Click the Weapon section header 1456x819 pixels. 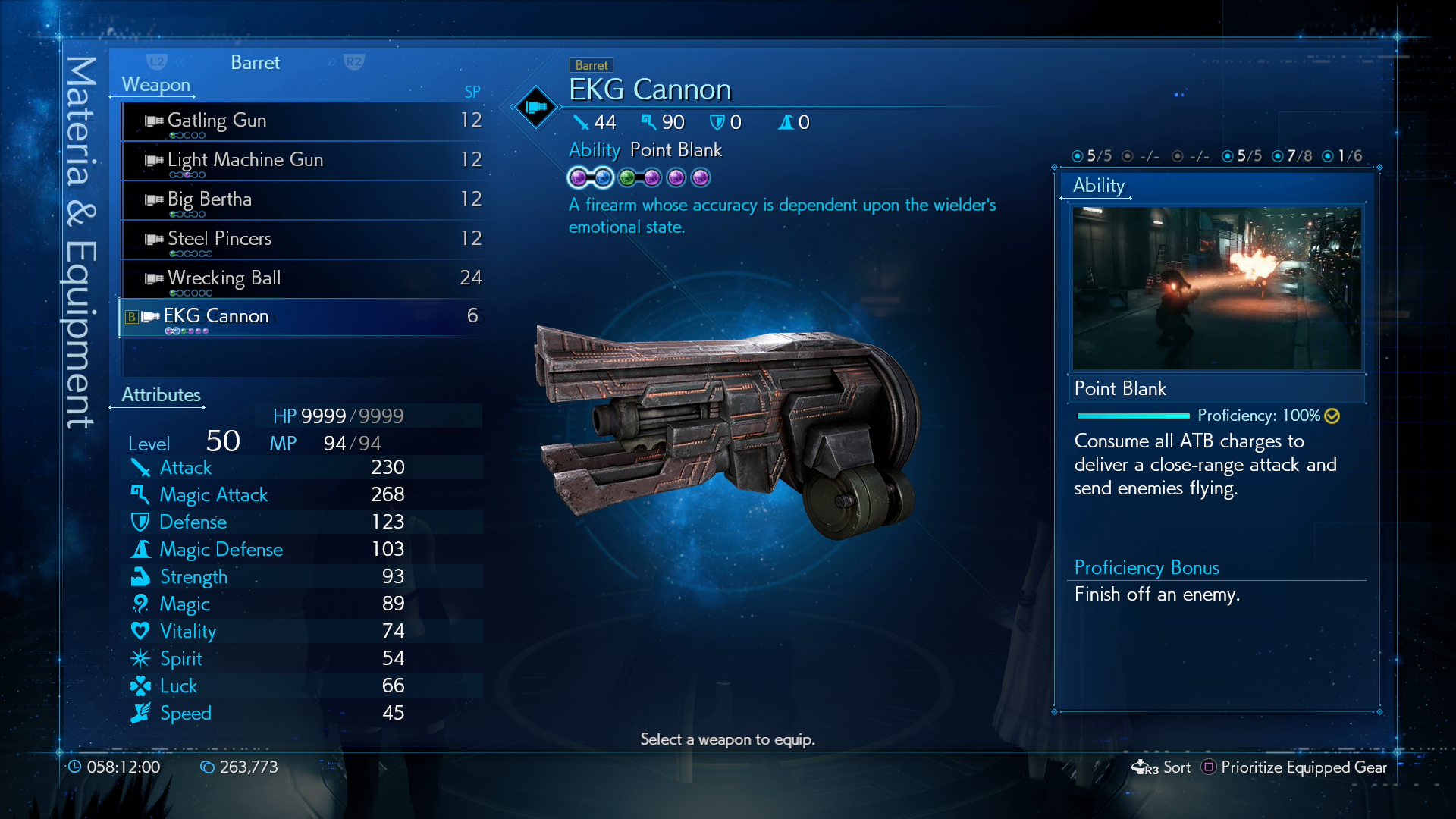click(155, 85)
